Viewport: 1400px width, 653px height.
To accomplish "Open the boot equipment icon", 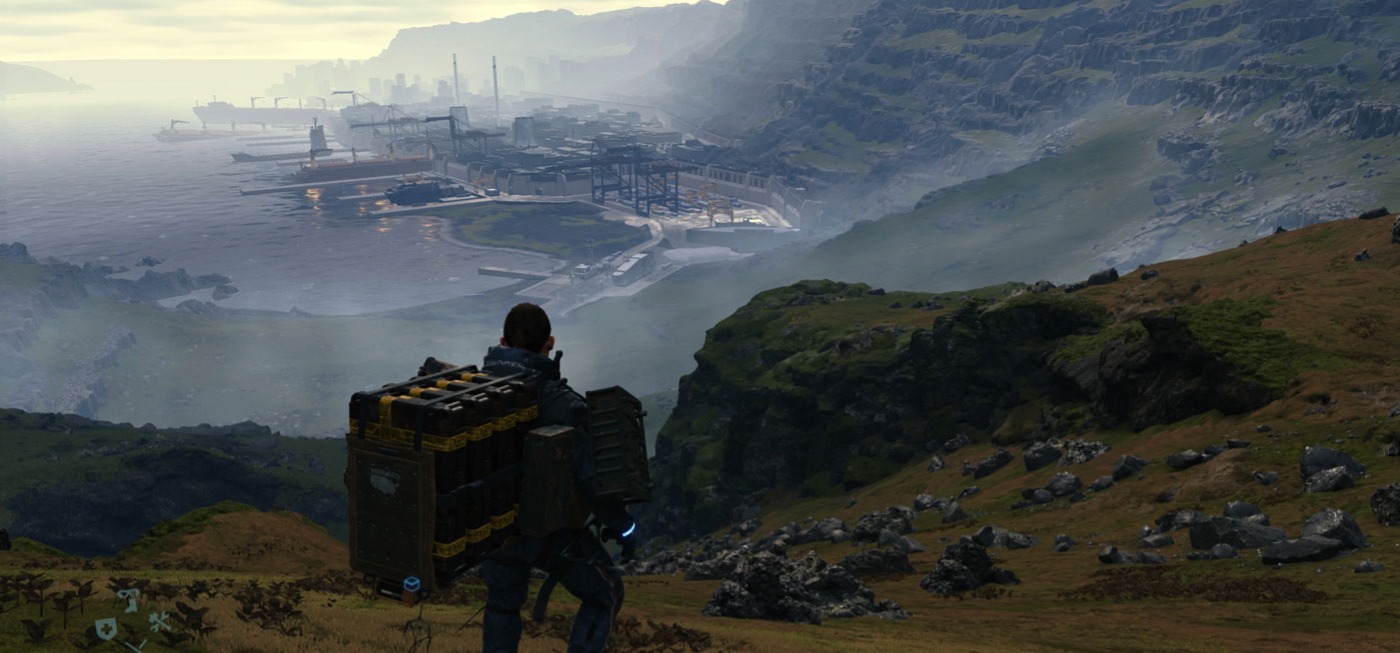I will pos(128,599).
